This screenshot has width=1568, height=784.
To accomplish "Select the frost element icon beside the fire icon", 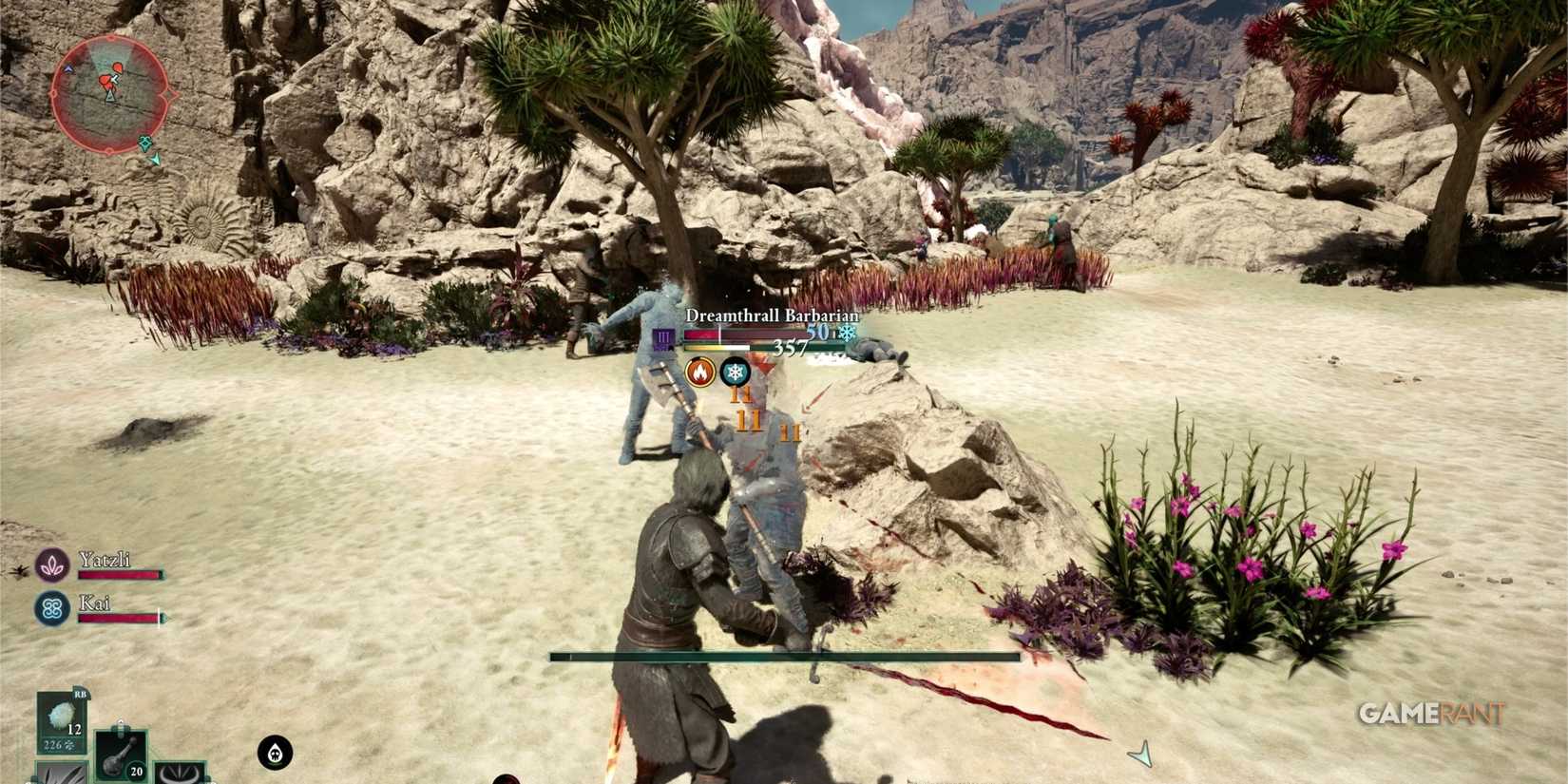I will [735, 373].
